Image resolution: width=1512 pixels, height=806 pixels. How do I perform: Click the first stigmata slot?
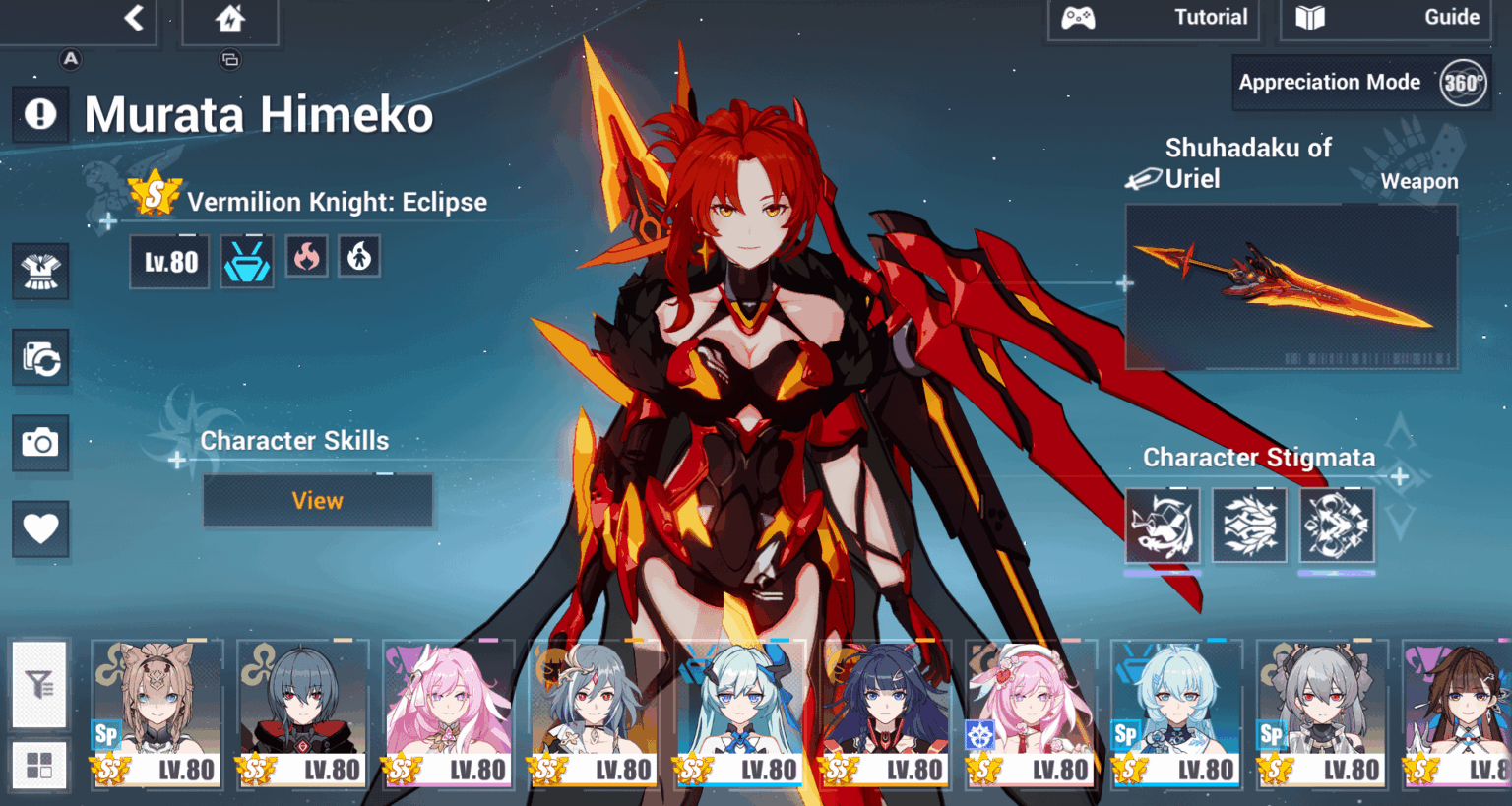click(1163, 525)
